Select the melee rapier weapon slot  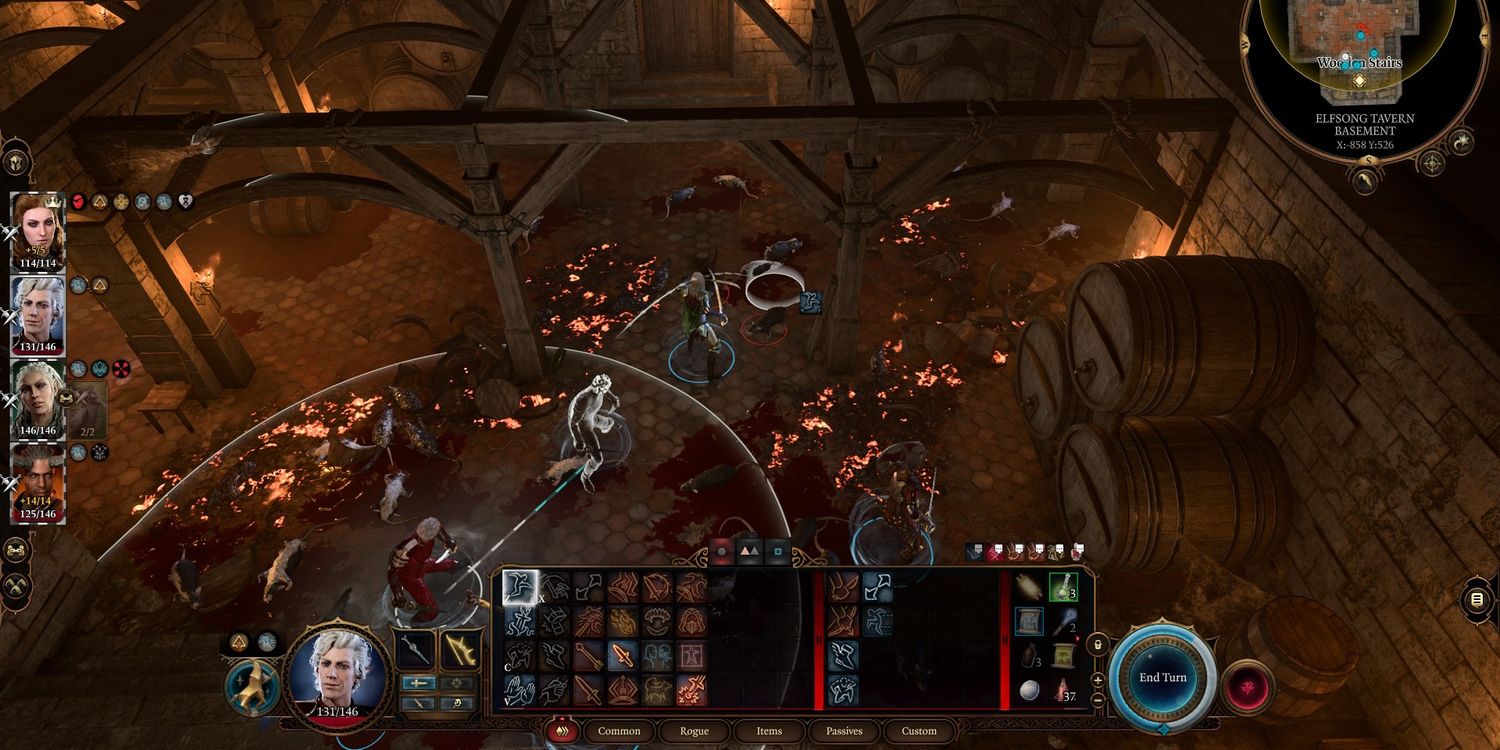click(415, 651)
